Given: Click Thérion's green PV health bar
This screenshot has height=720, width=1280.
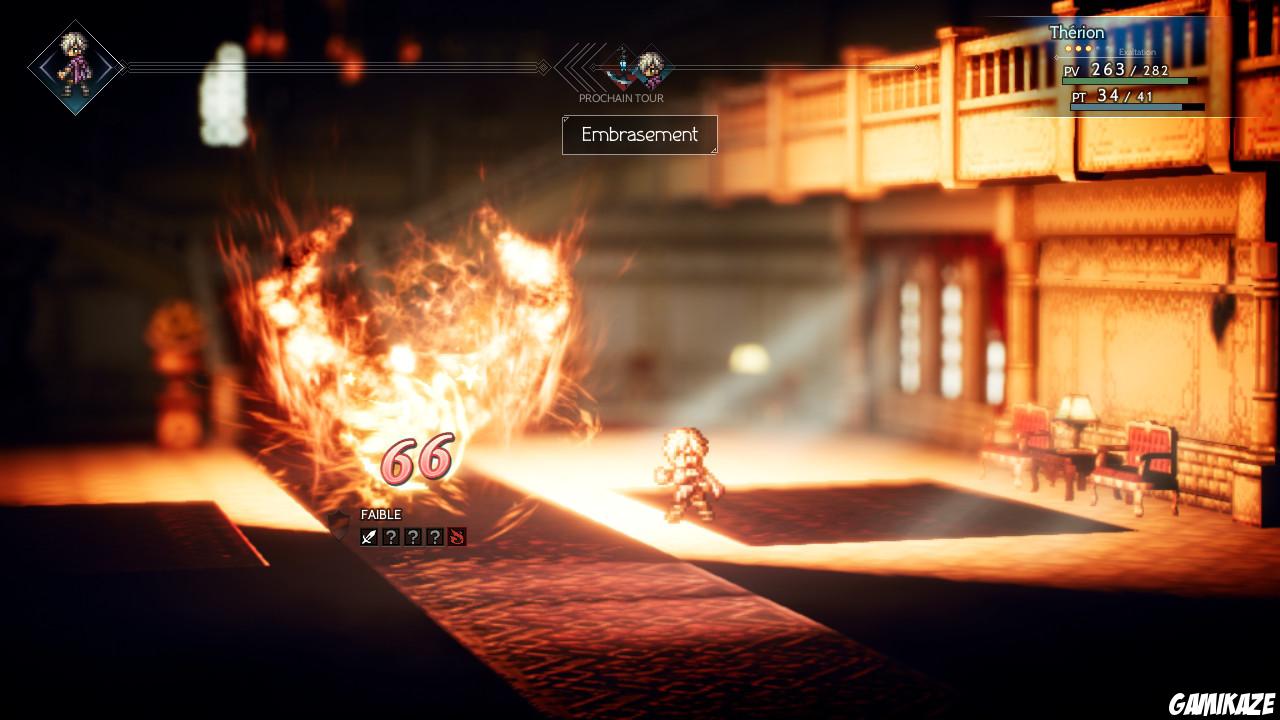Looking at the screenshot, I should [x=1123, y=81].
